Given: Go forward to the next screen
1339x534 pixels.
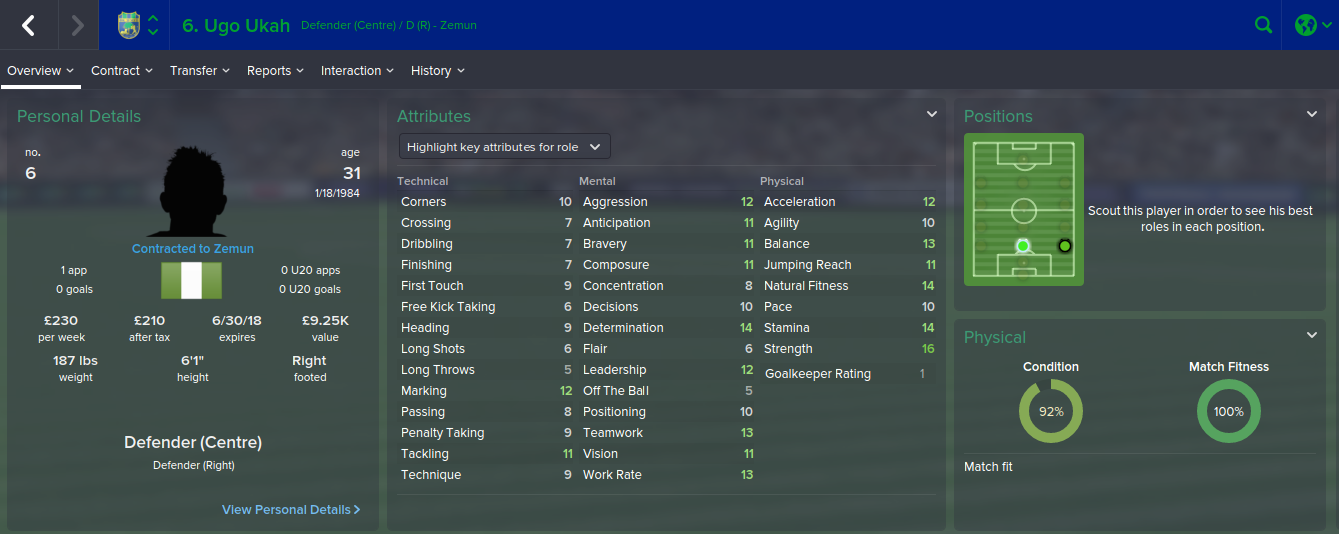Looking at the screenshot, I should point(77,25).
